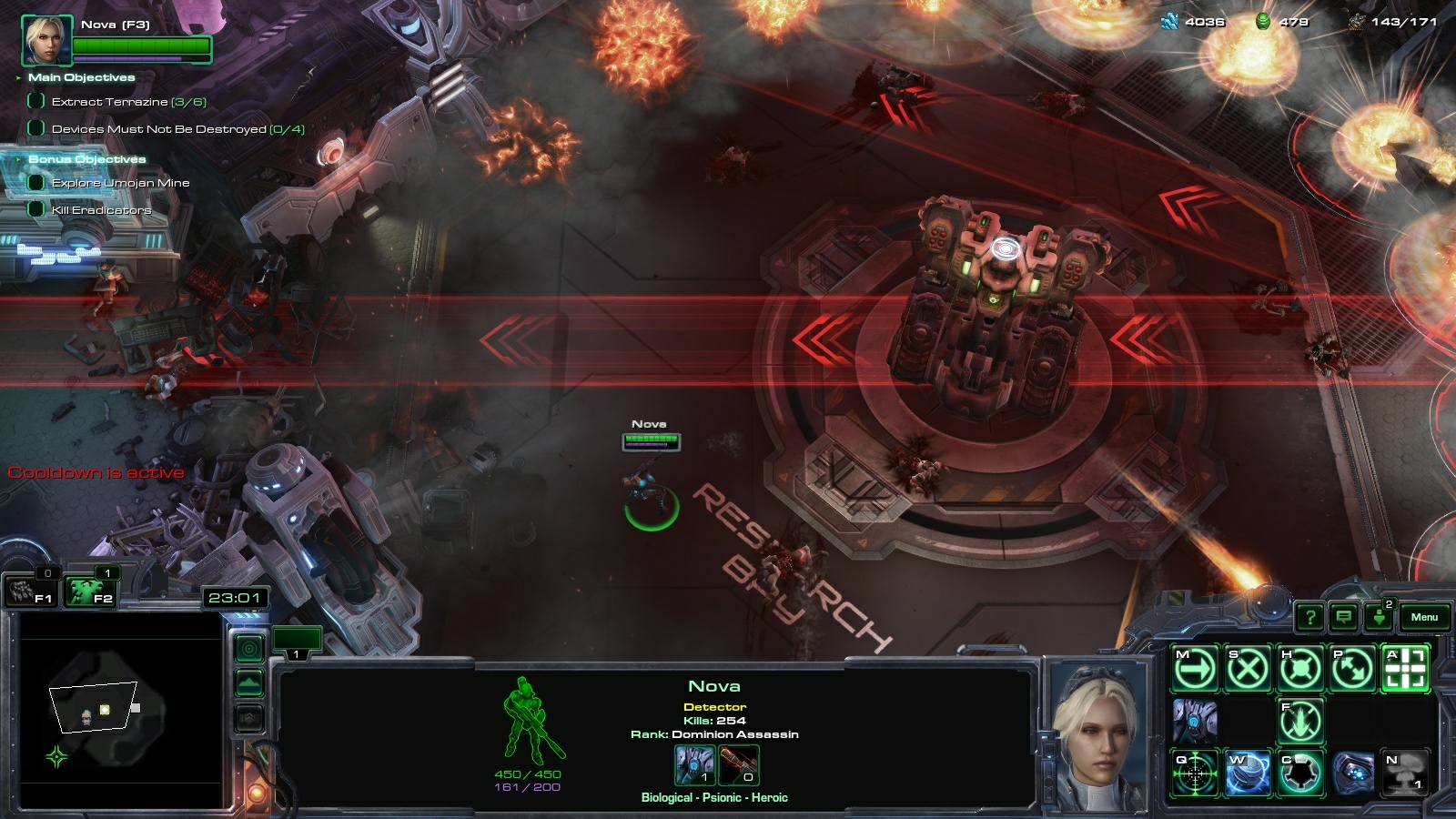Activate the Hold Position command
The width and height of the screenshot is (1456, 819).
click(x=1300, y=671)
